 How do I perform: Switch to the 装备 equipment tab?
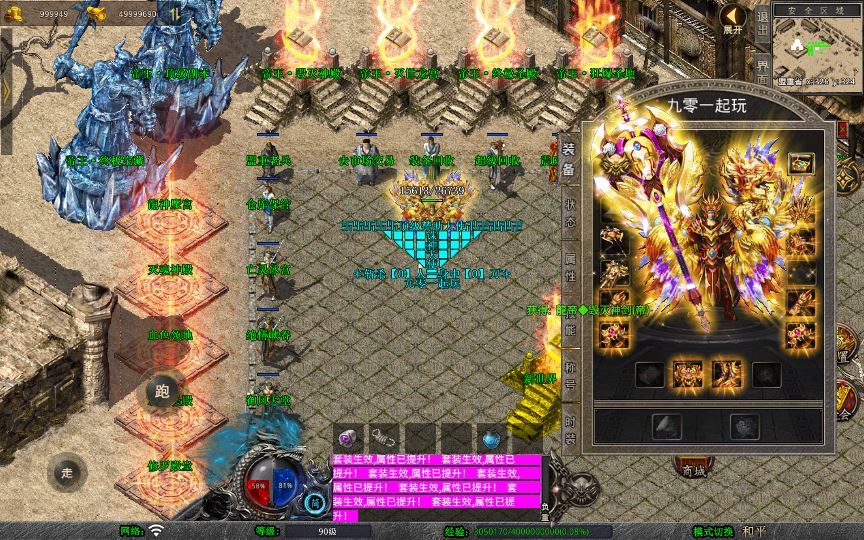click(x=568, y=159)
